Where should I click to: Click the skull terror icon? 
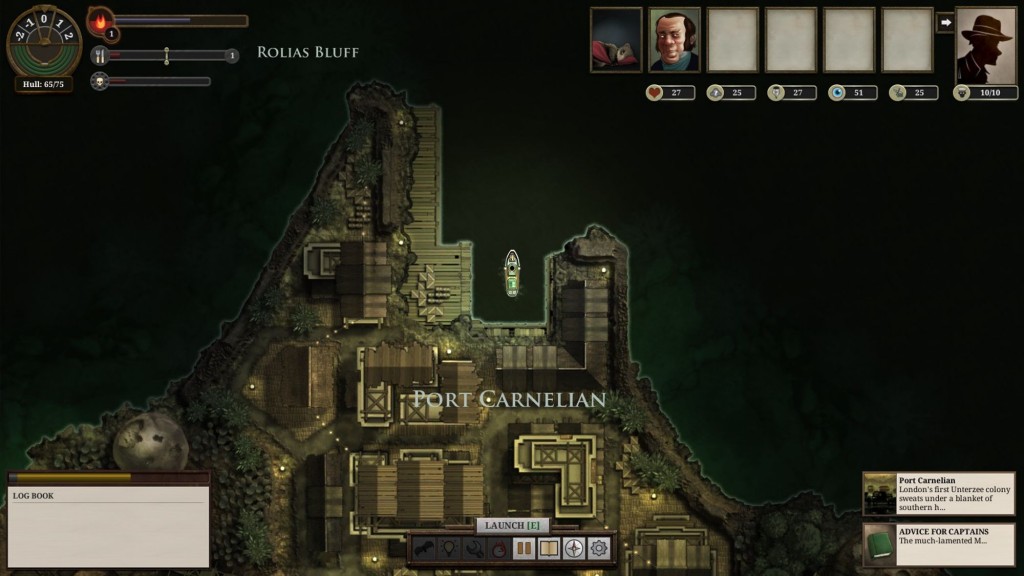coord(100,81)
